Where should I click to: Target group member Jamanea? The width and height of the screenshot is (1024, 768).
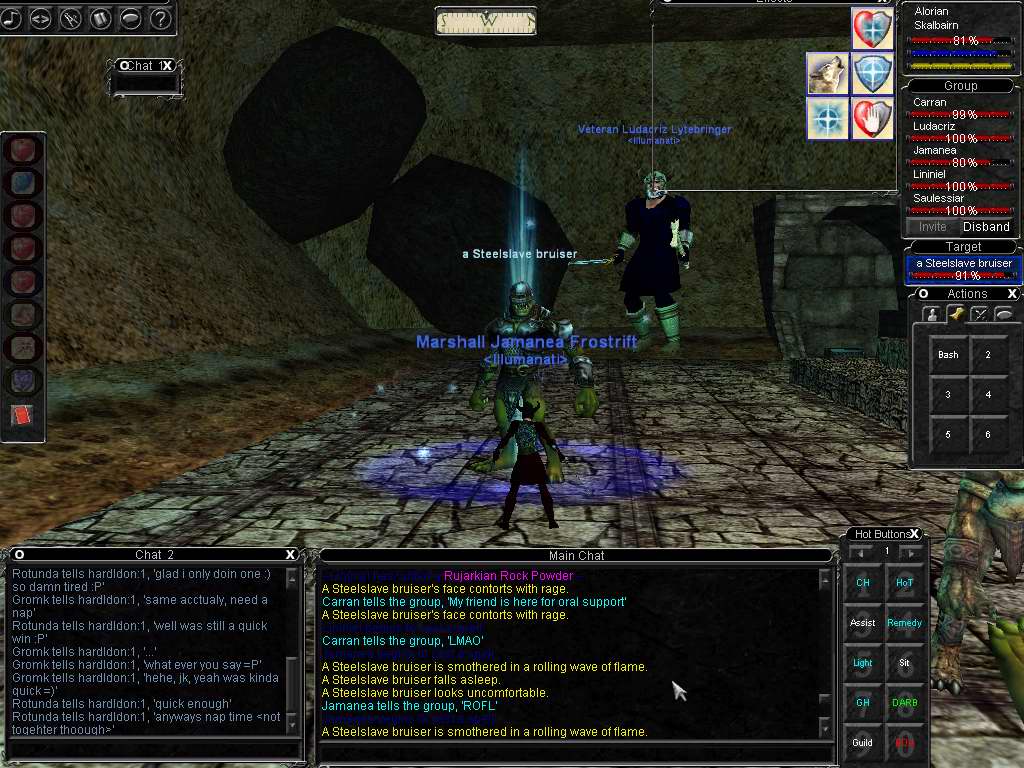coord(934,151)
